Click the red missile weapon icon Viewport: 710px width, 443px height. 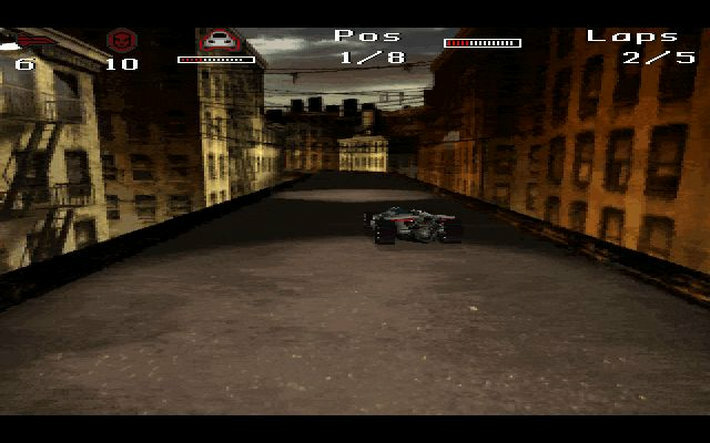[x=34, y=40]
